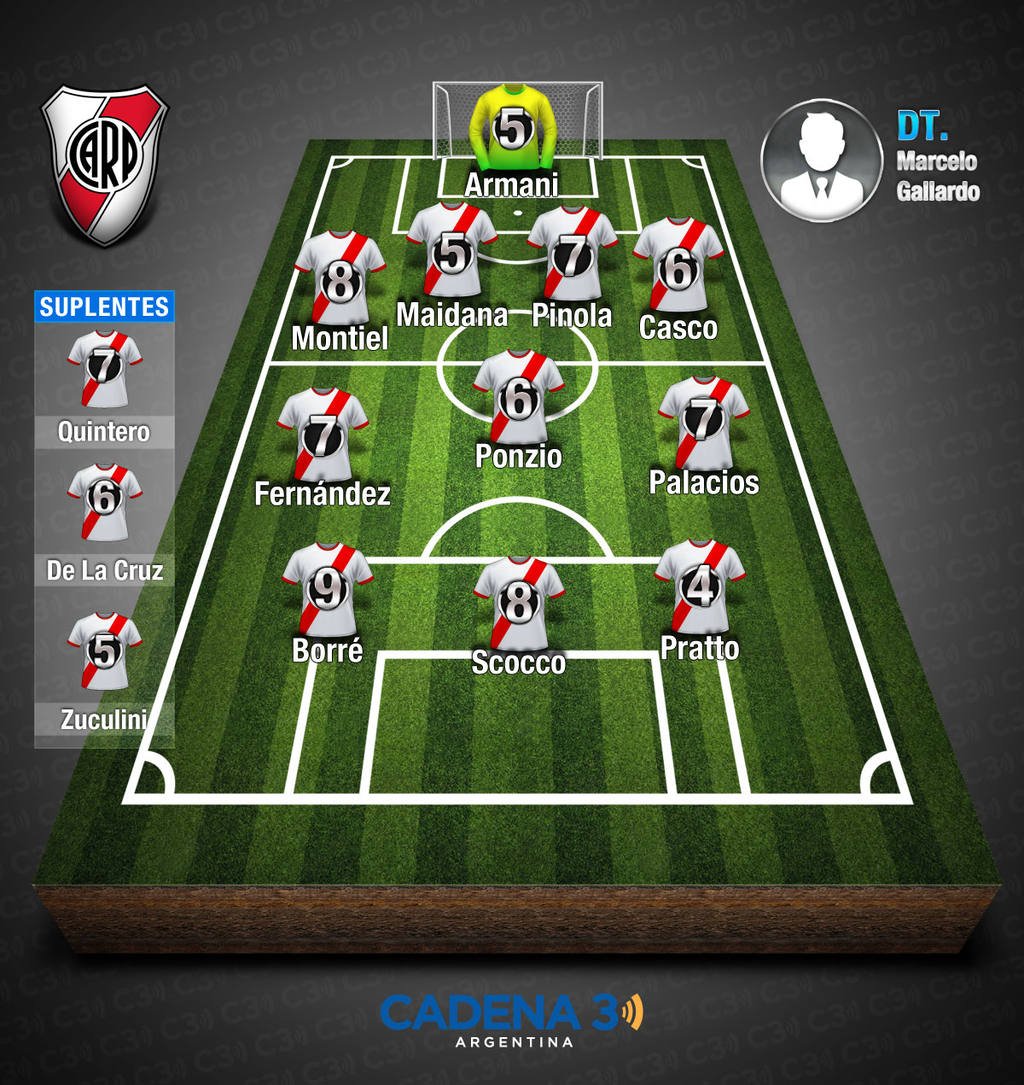Choose substitute Zuculini's jersey
The image size is (1024, 1085).
click(104, 650)
